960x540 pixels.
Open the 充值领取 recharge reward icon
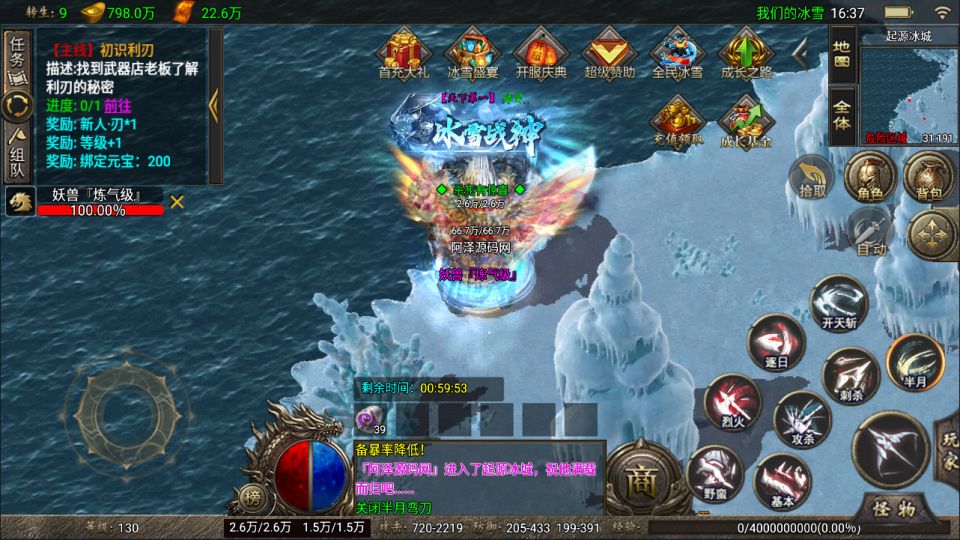click(678, 120)
